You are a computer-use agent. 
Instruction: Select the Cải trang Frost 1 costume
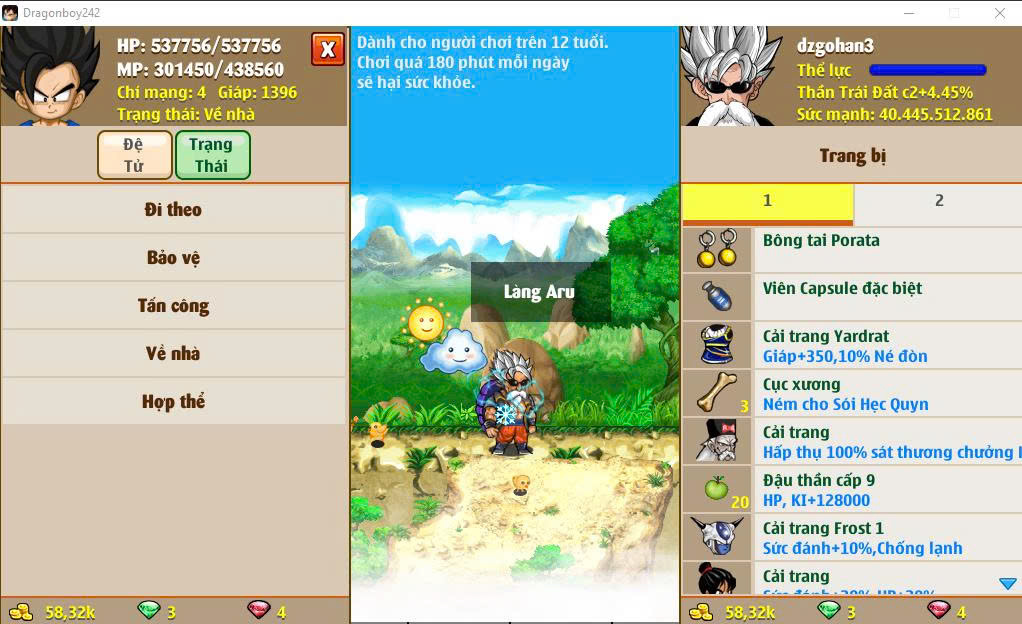point(851,537)
